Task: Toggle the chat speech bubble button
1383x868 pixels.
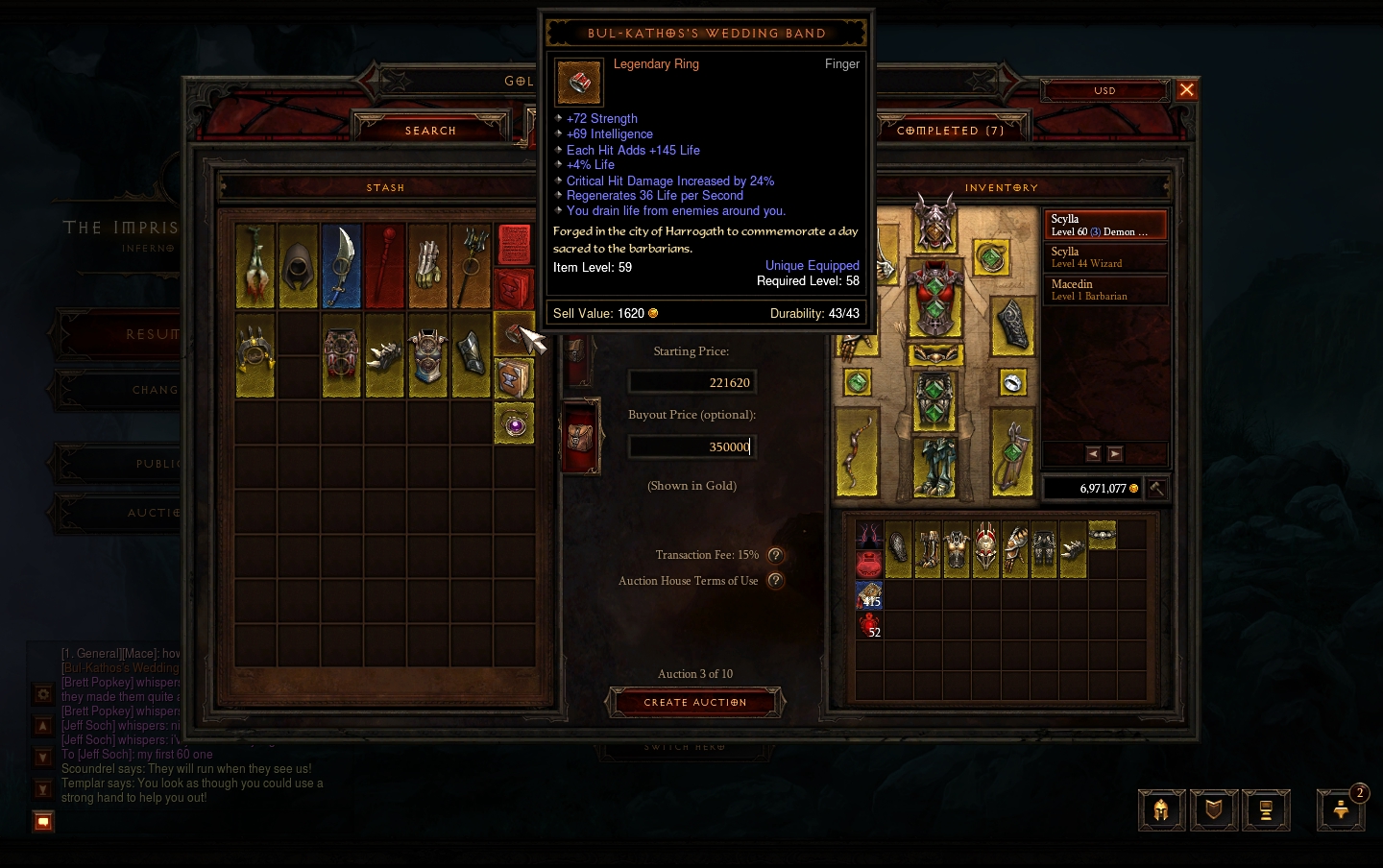Action: pos(43,821)
